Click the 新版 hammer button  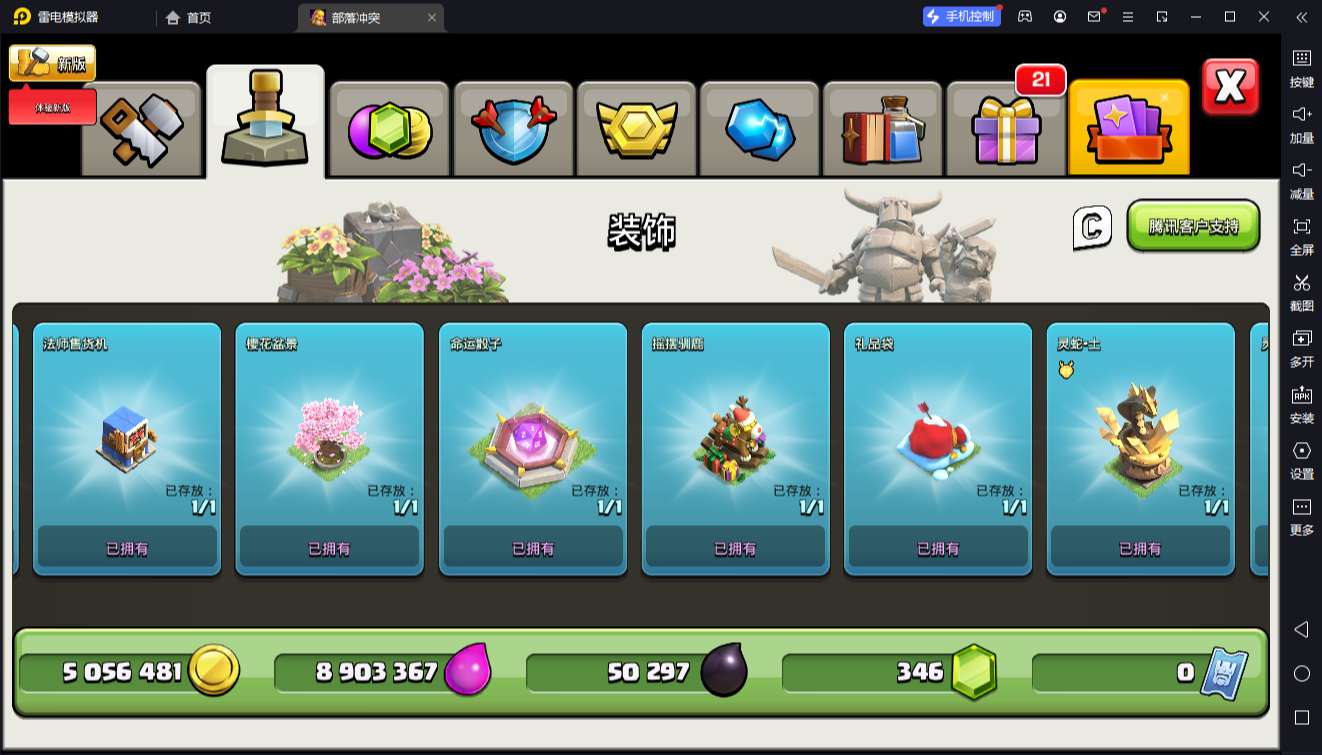pos(53,64)
